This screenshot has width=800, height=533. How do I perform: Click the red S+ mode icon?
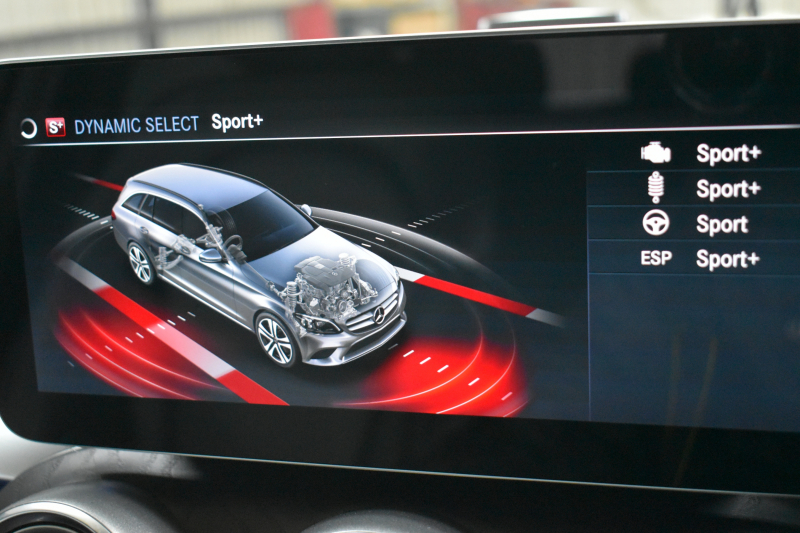(x=55, y=127)
